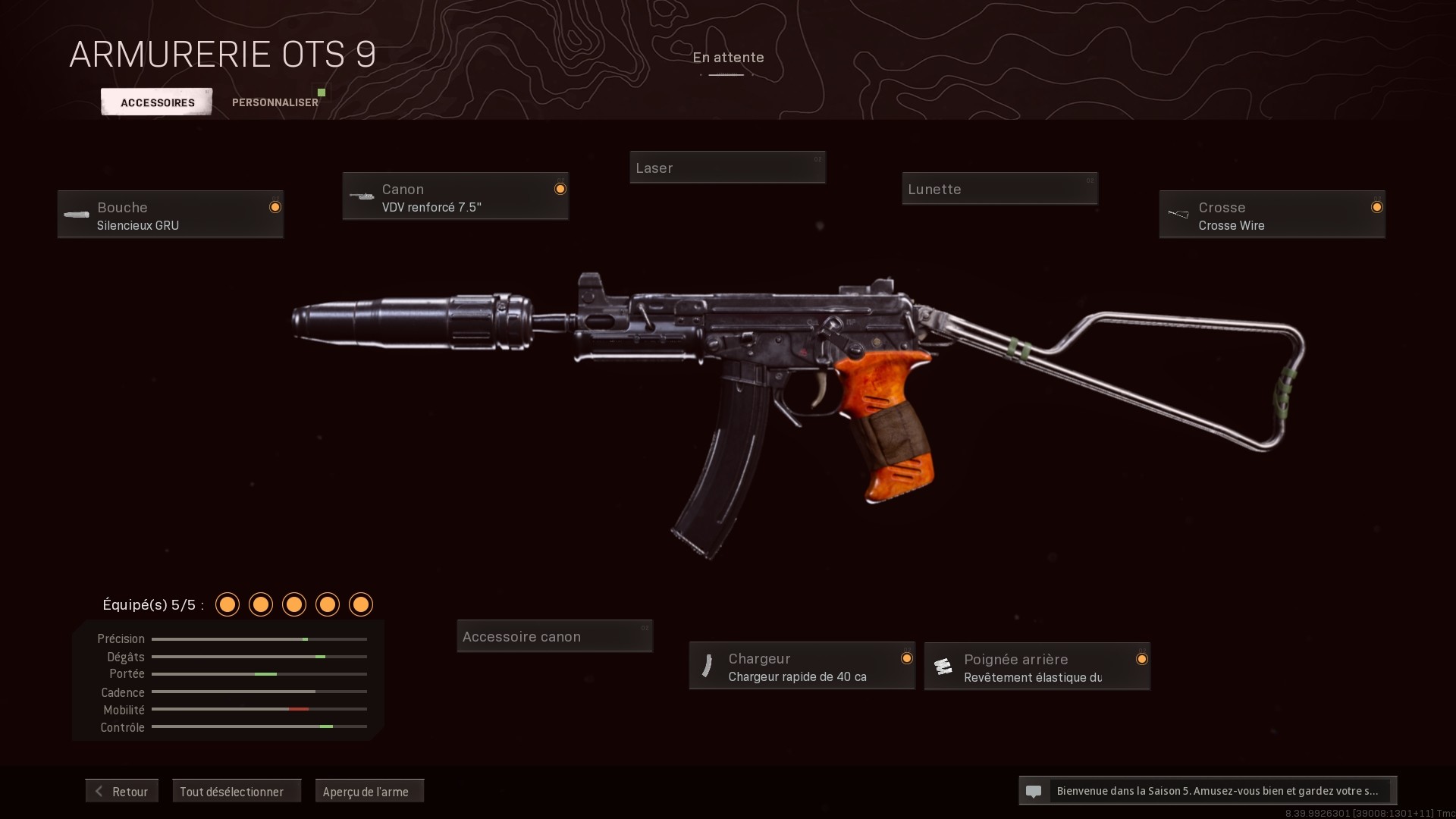Toggle the orange equipped indicator on Silencieux GRU
This screenshot has height=819, width=1456.
[275, 206]
